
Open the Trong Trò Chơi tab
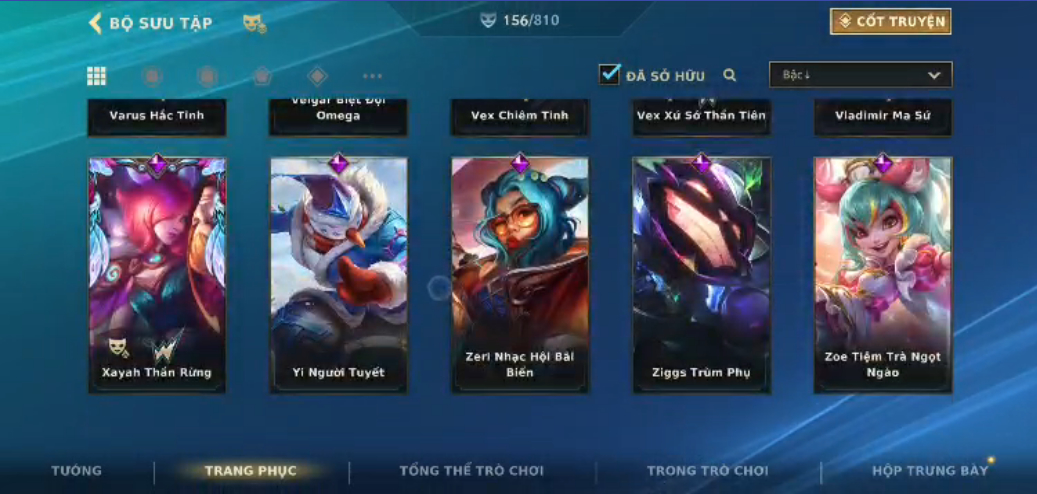707,470
